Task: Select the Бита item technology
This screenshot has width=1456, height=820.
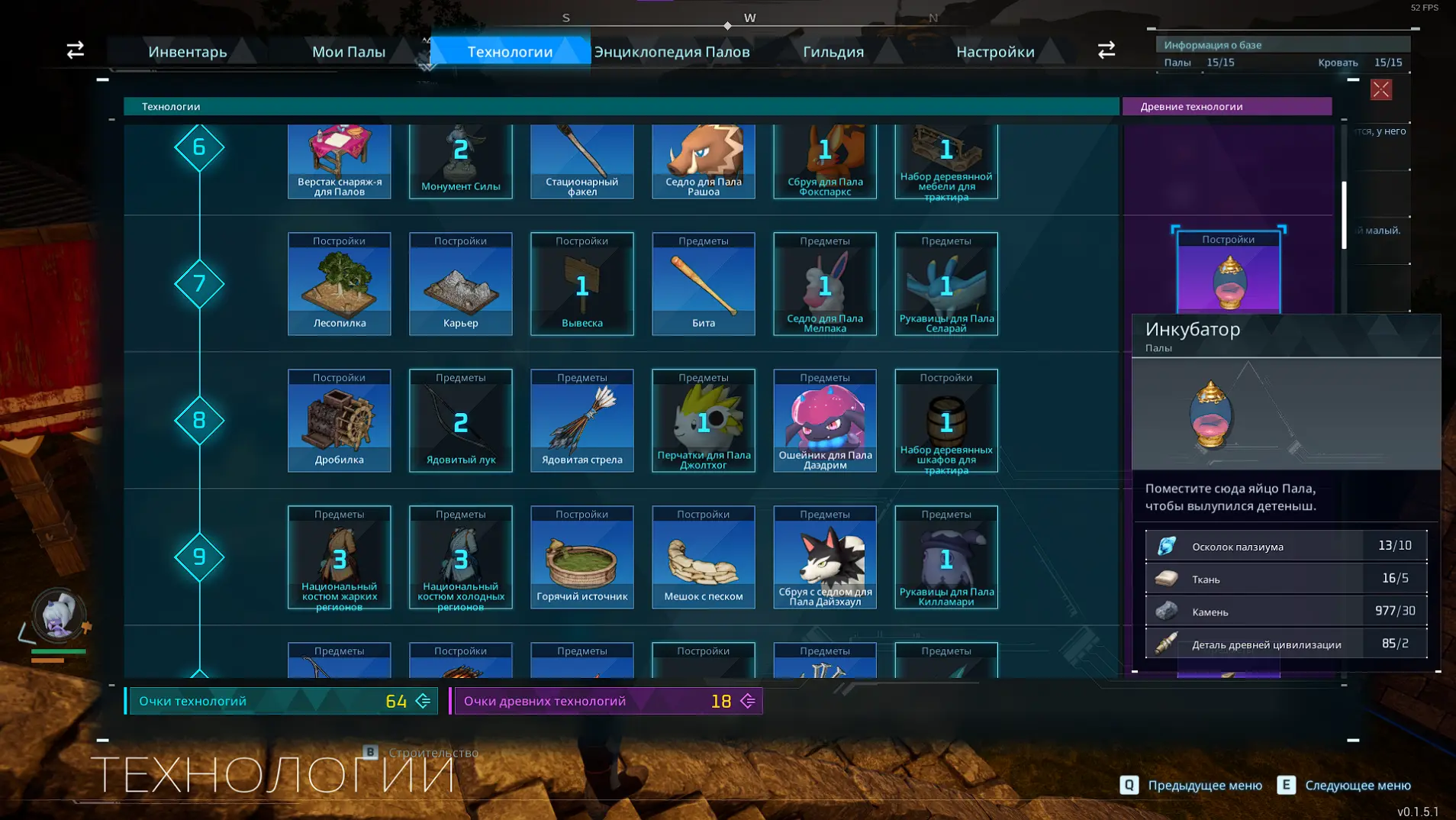Action: (x=704, y=284)
